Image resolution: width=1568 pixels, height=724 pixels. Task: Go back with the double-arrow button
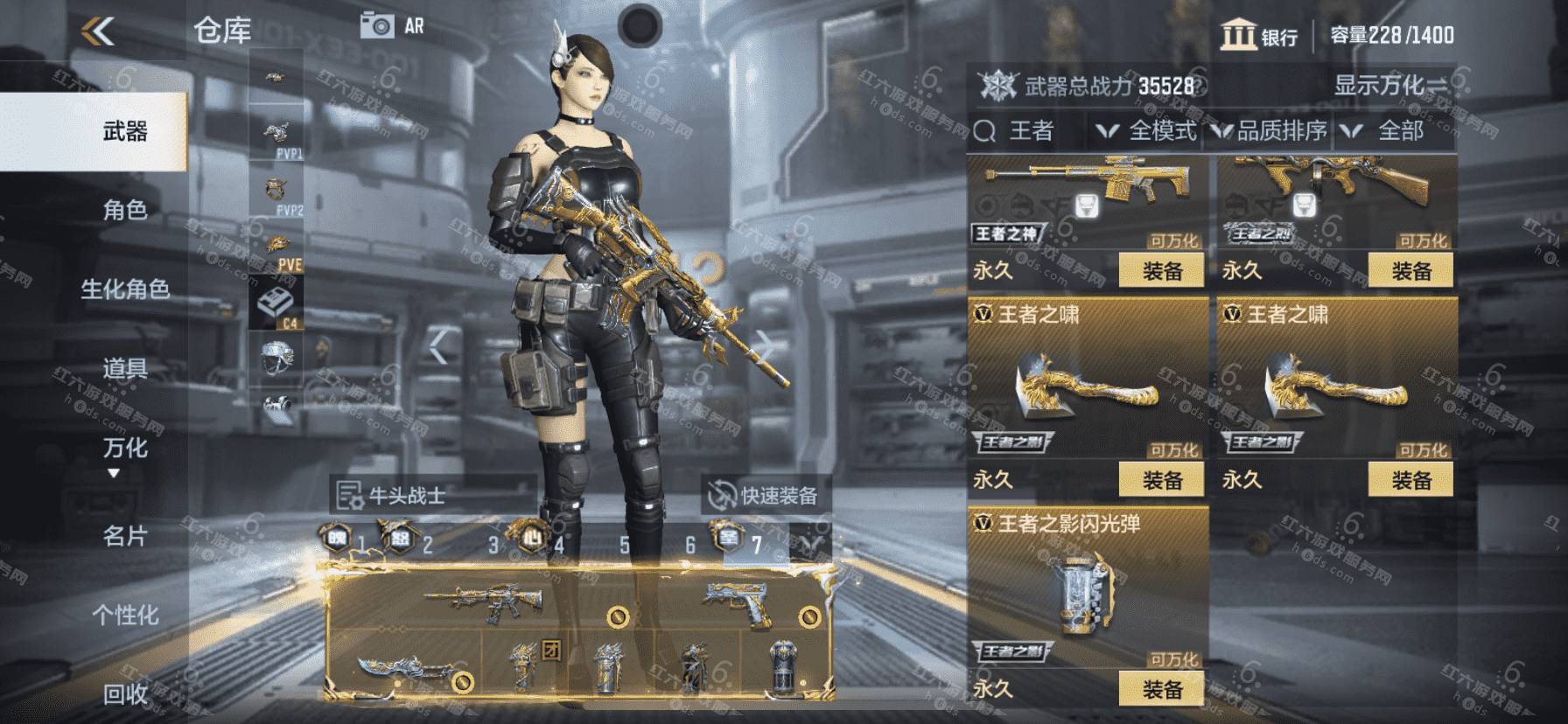coord(98,32)
